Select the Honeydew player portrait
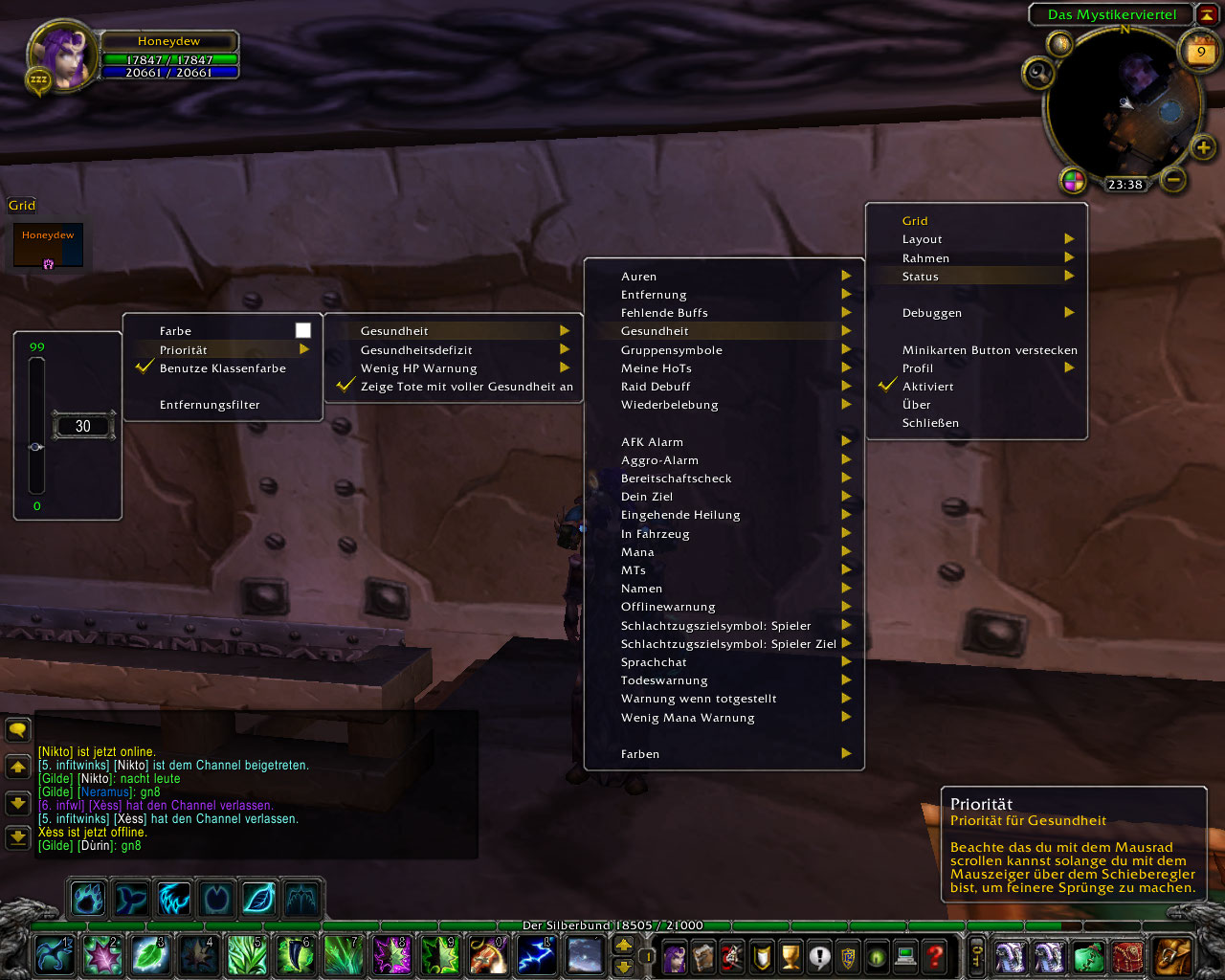Viewport: 1225px width, 980px height. pyautogui.click(x=64, y=56)
